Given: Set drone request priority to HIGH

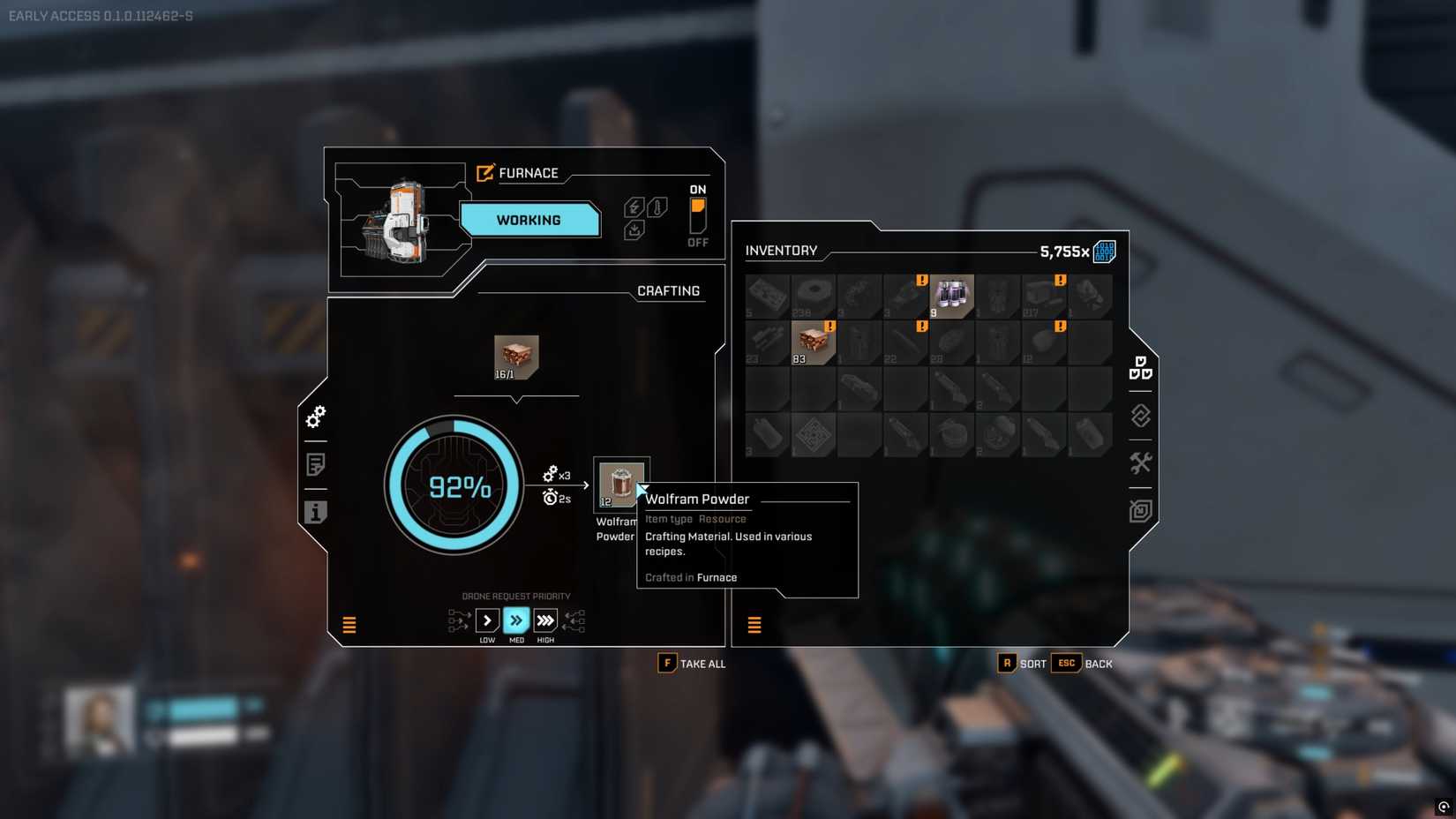Looking at the screenshot, I should coord(545,621).
